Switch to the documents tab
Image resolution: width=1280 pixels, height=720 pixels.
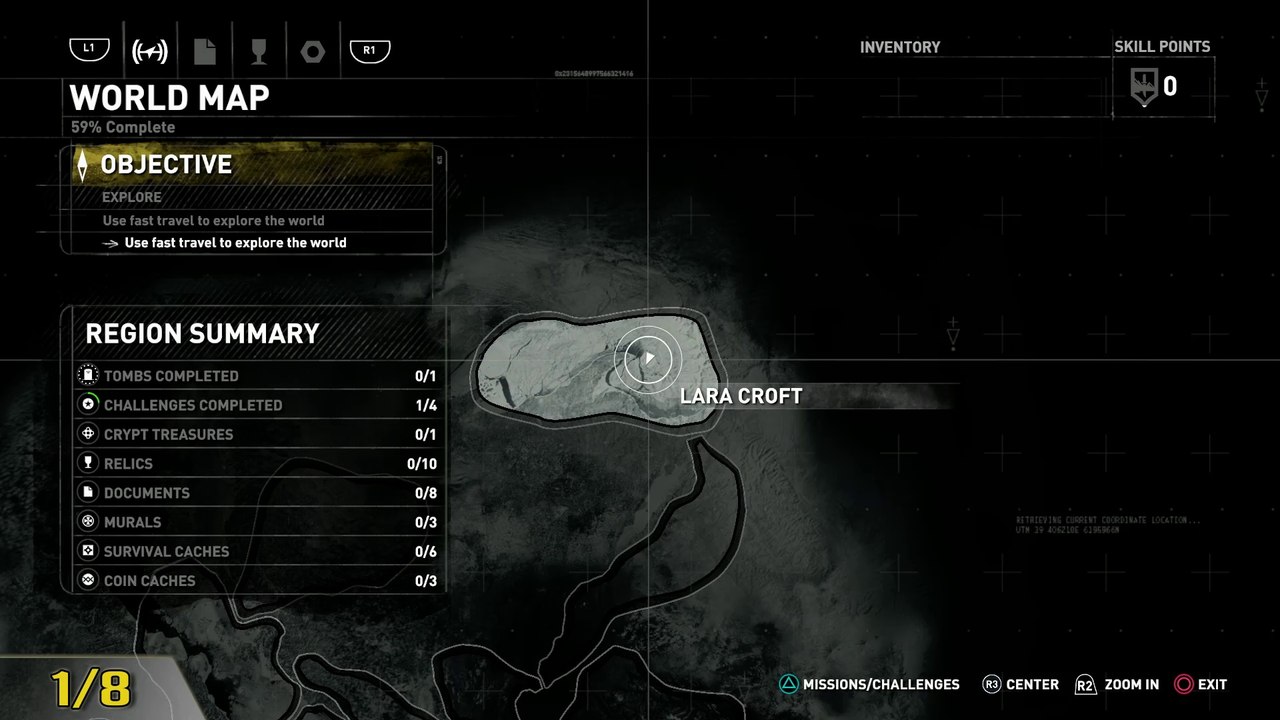click(x=205, y=50)
